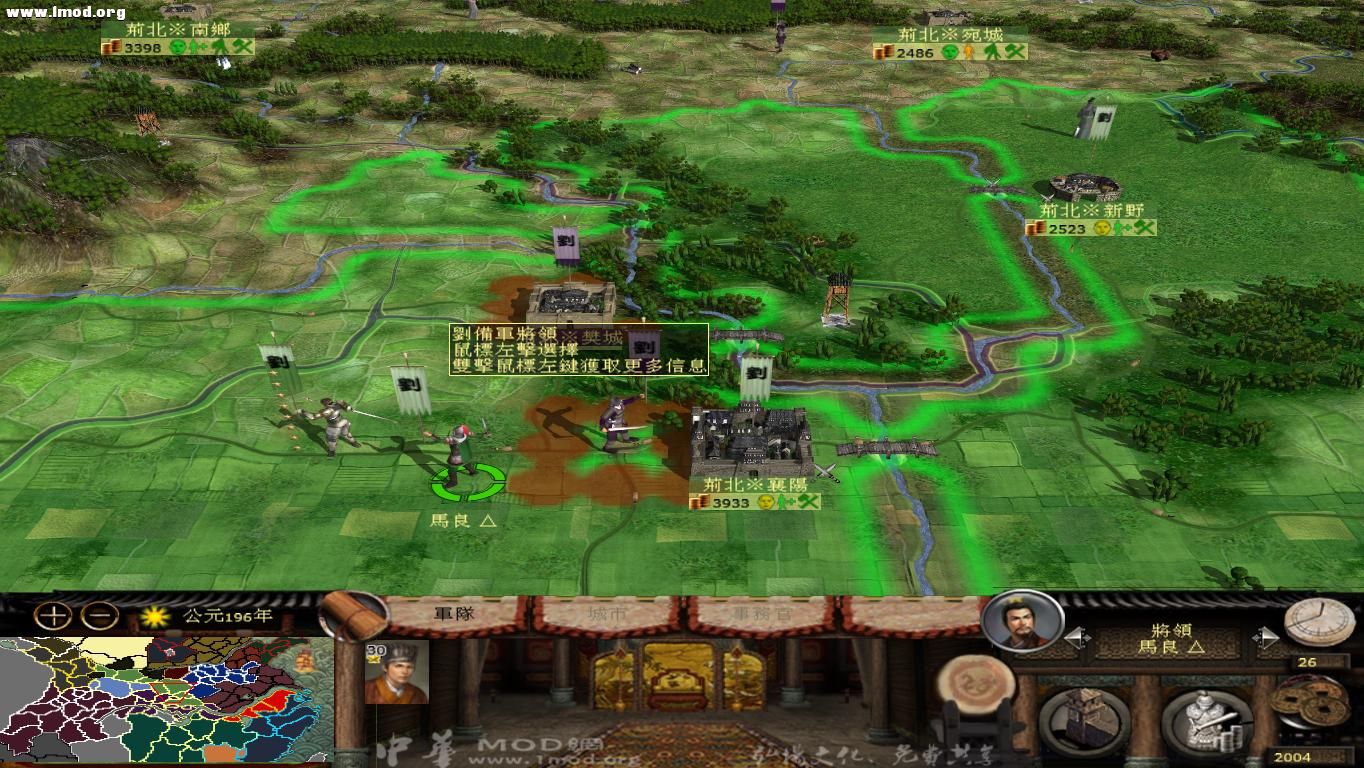The height and width of the screenshot is (768, 1364).
Task: Switch to the 城市 tab
Action: tap(607, 613)
